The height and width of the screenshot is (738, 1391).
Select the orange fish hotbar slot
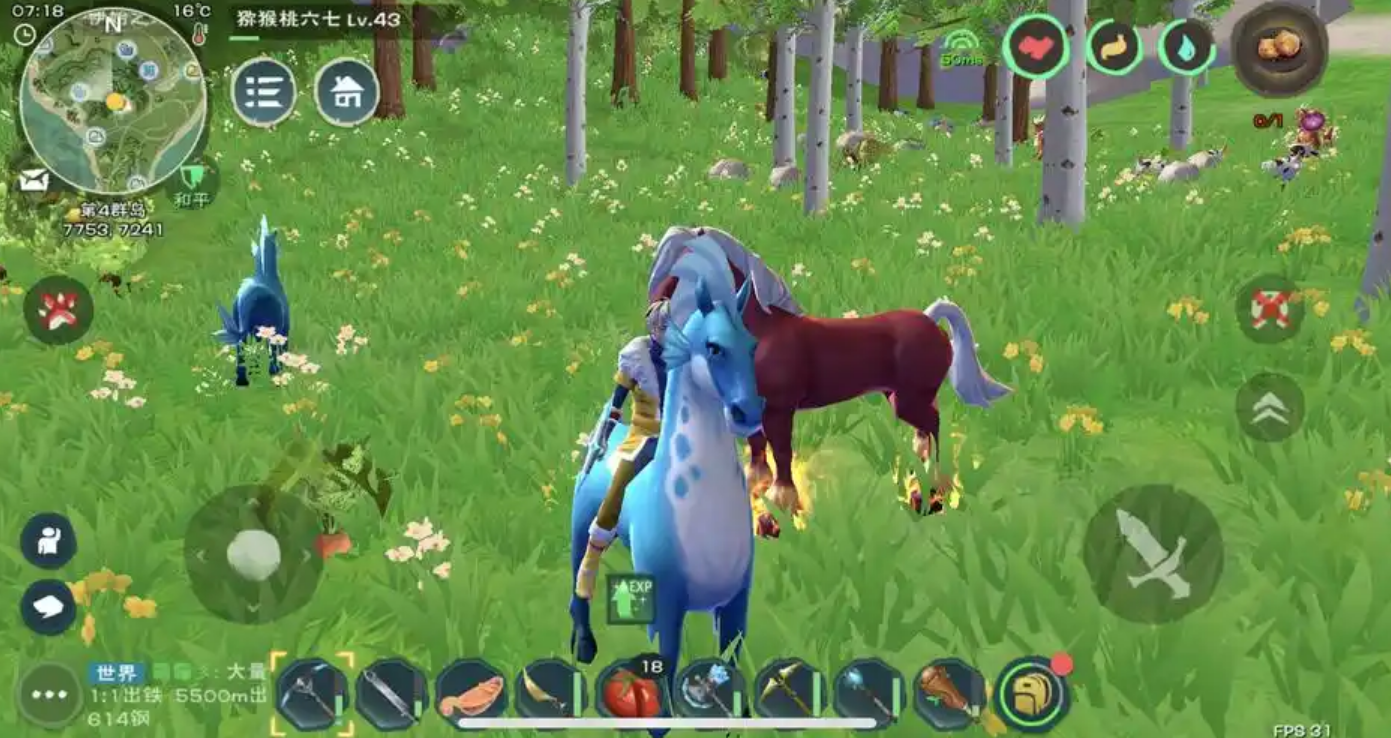pyautogui.click(x=471, y=694)
